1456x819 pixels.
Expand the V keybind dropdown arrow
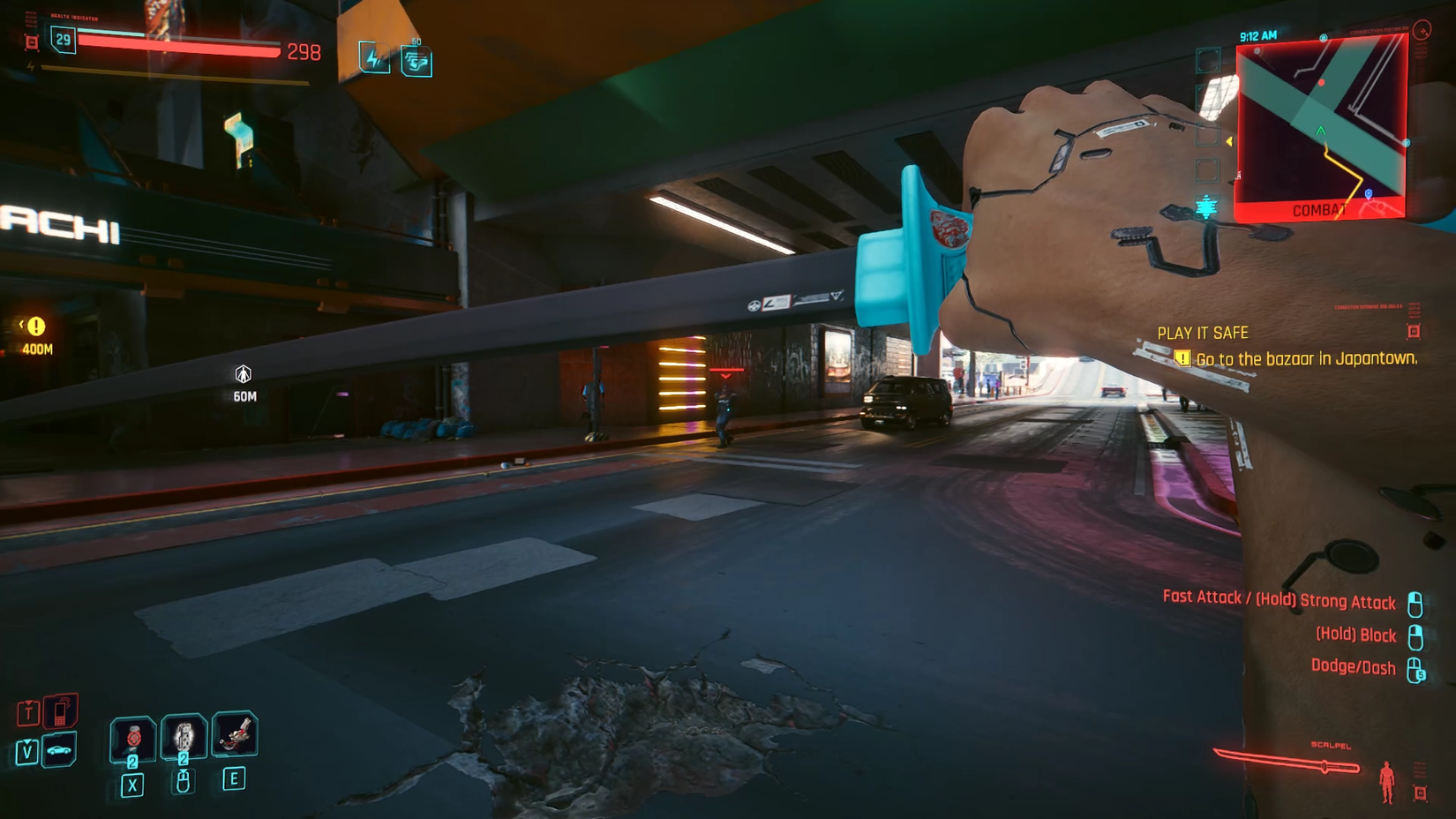coord(26,741)
